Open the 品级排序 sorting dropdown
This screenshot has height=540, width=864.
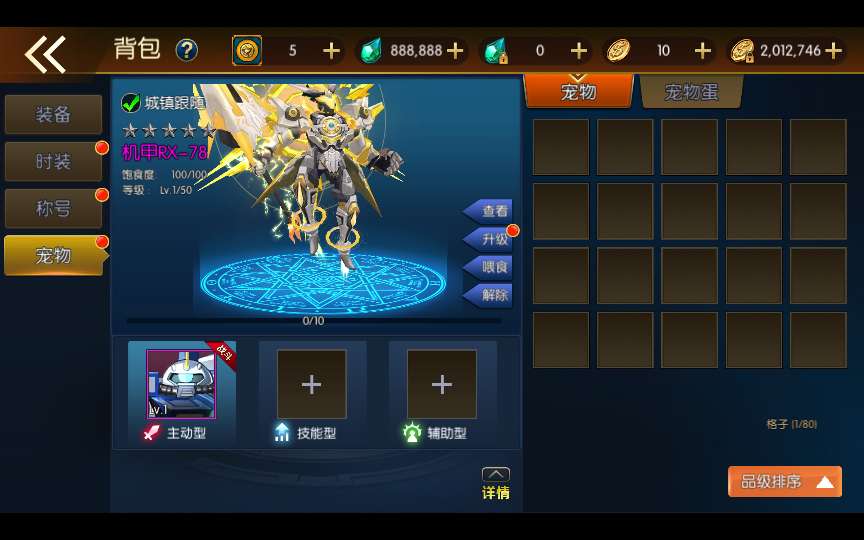pyautogui.click(x=784, y=482)
